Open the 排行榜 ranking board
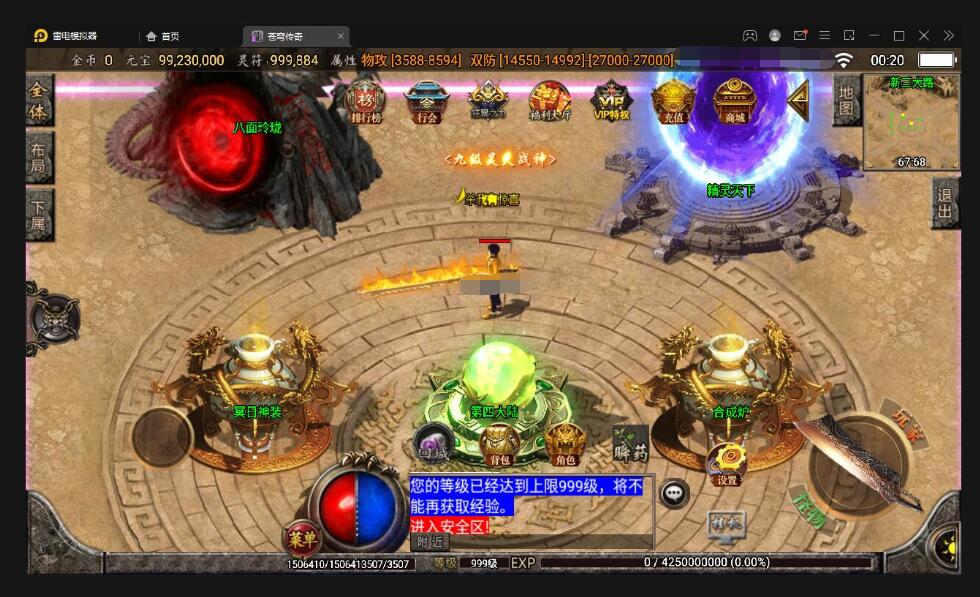The width and height of the screenshot is (980, 597). (365, 101)
